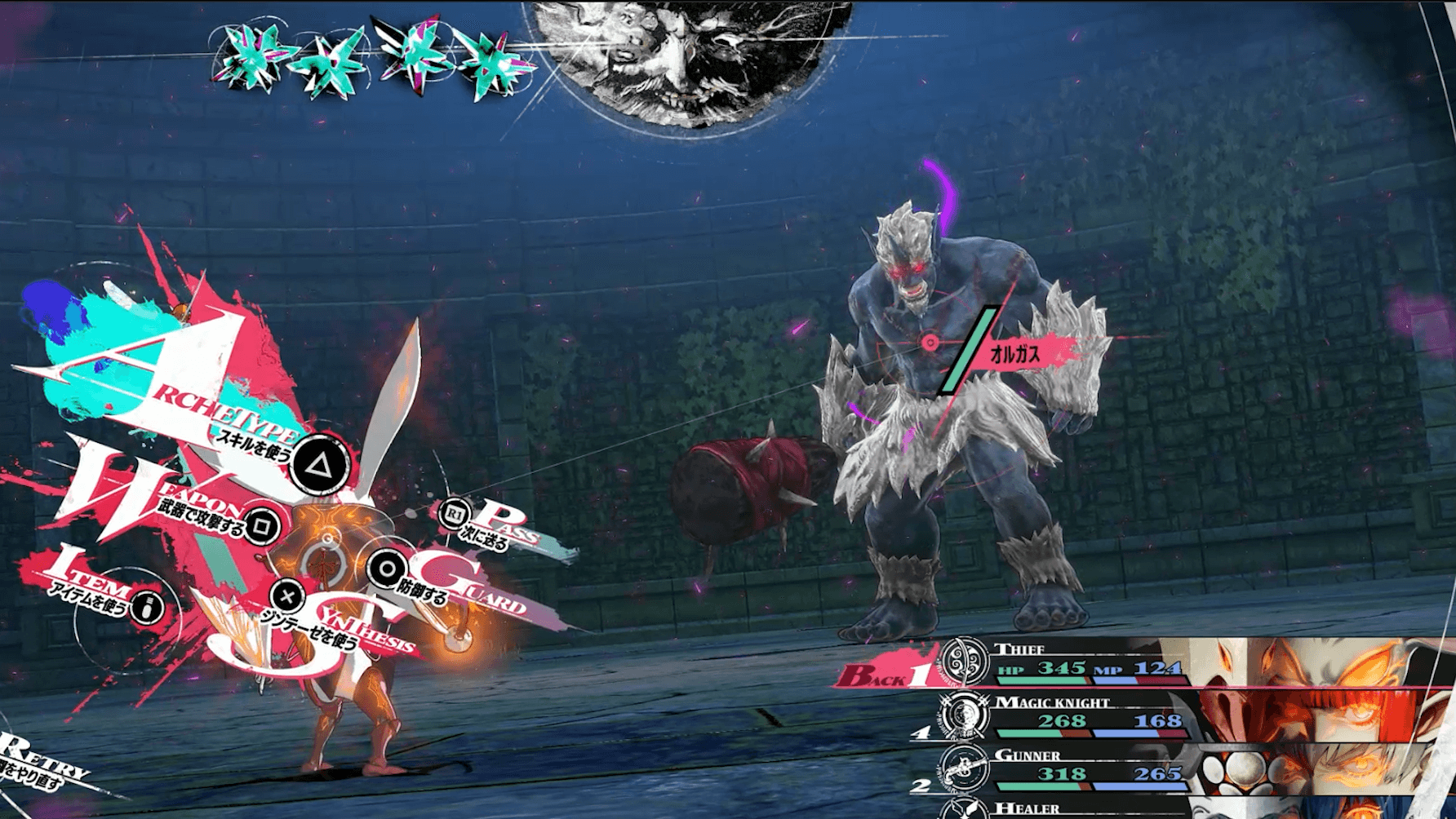Choose the Pass command
Screen dimensions: 1456x819
point(453,514)
